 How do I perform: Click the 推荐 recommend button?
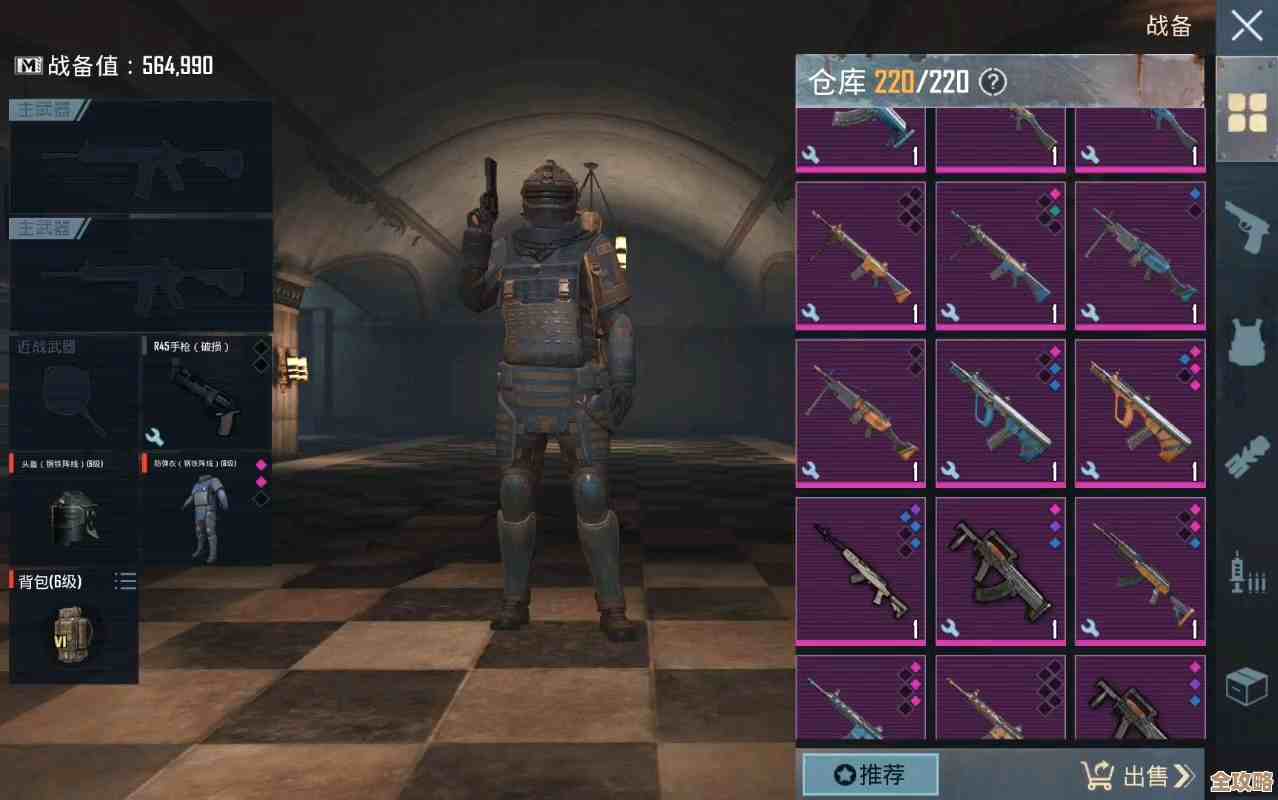coord(870,774)
